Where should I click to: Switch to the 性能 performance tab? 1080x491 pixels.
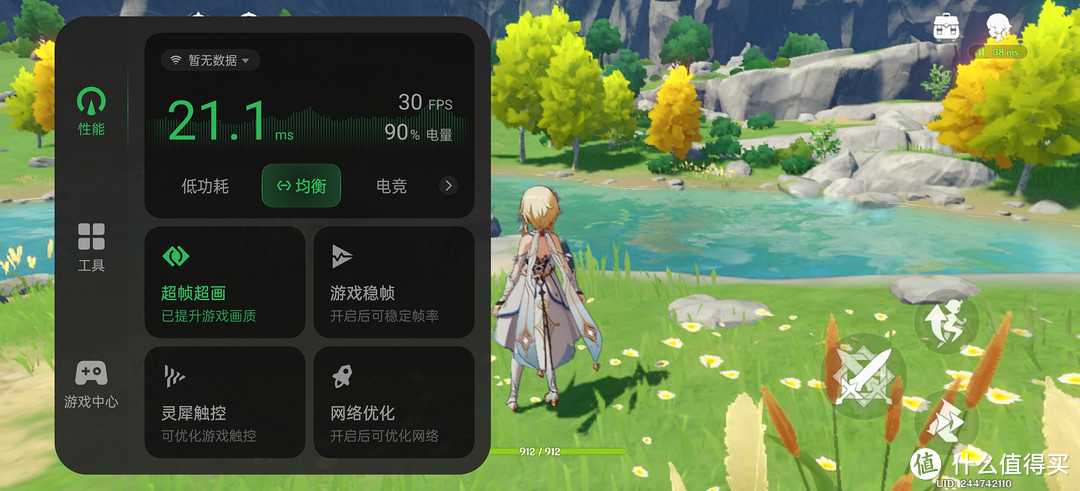[x=91, y=110]
